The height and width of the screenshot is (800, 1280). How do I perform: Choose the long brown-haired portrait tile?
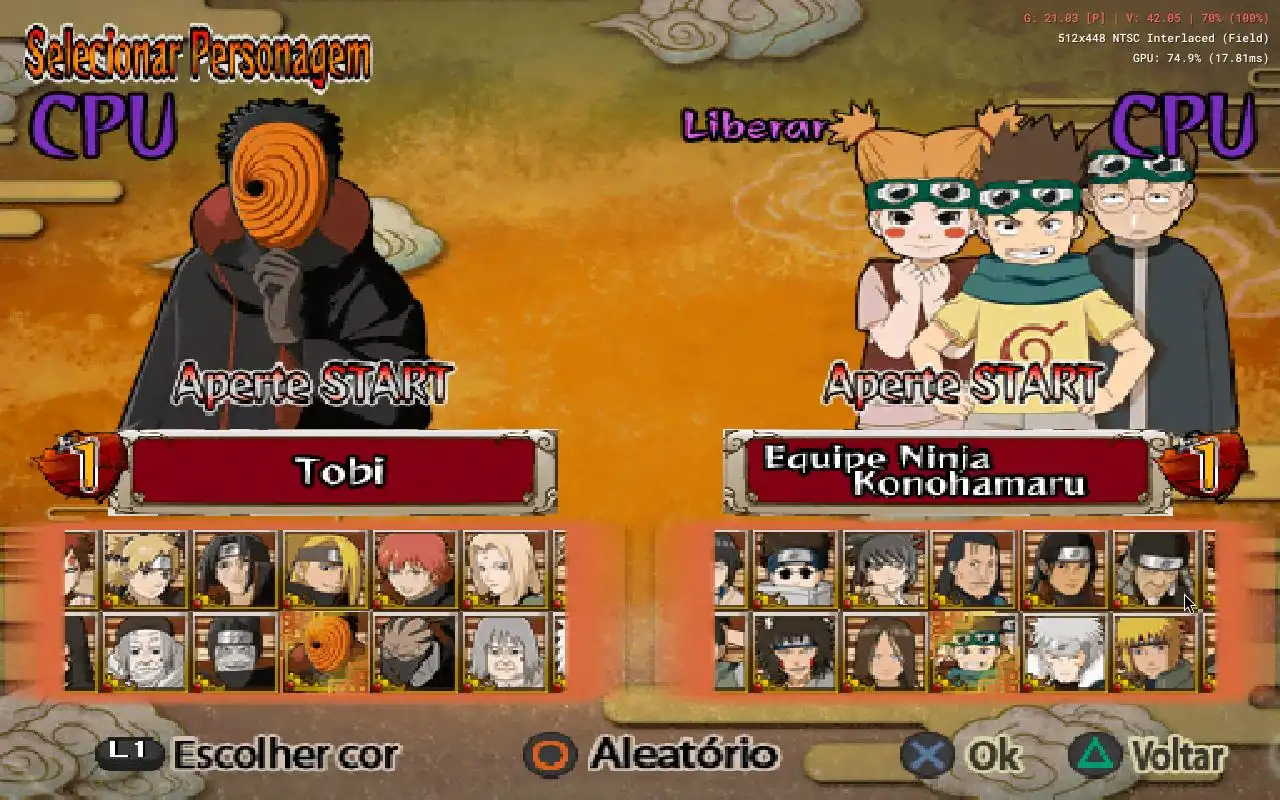coord(884,652)
